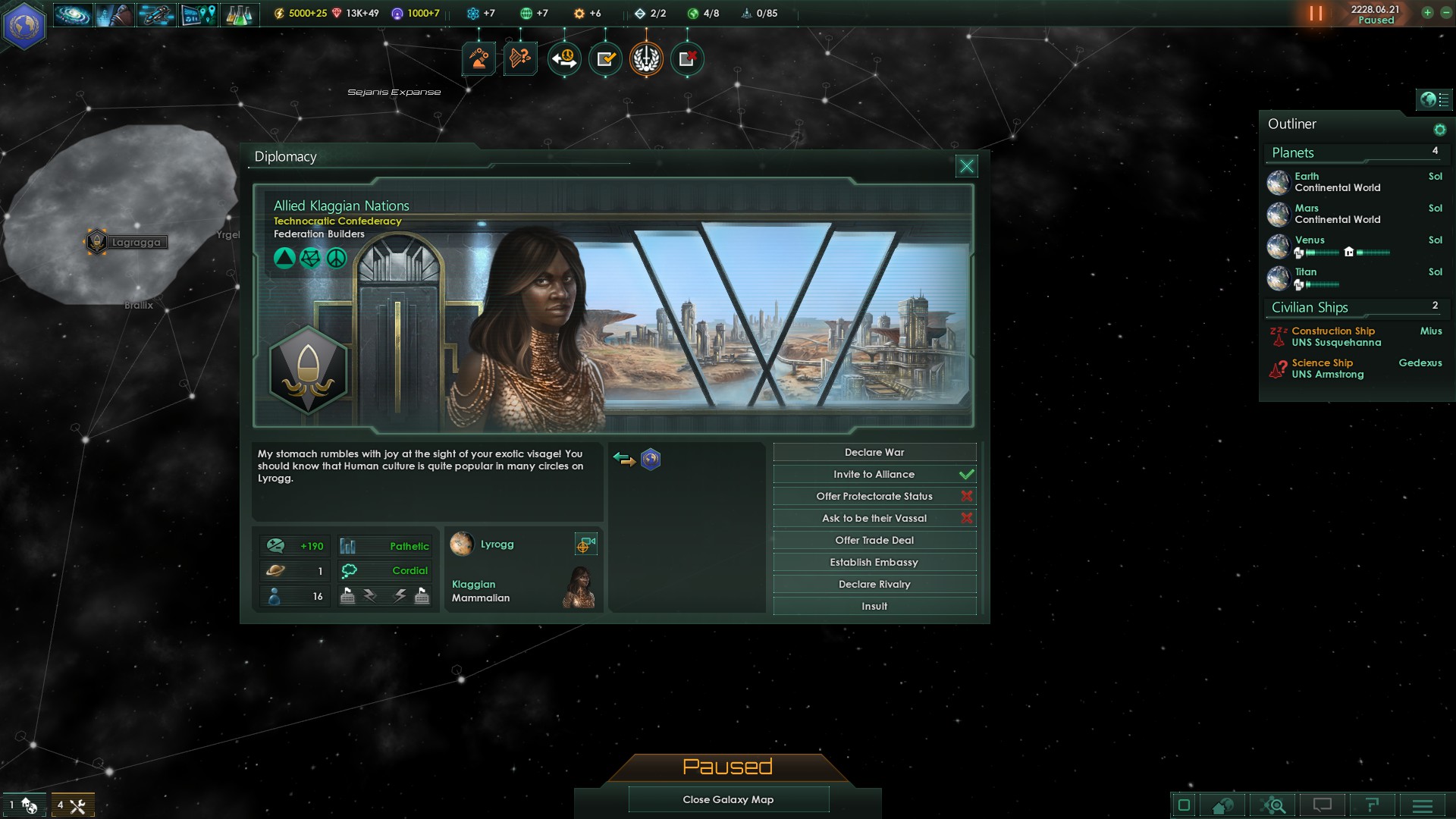This screenshot has width=1456, height=819.
Task: Open Offer Trade Deal
Action: pos(874,541)
